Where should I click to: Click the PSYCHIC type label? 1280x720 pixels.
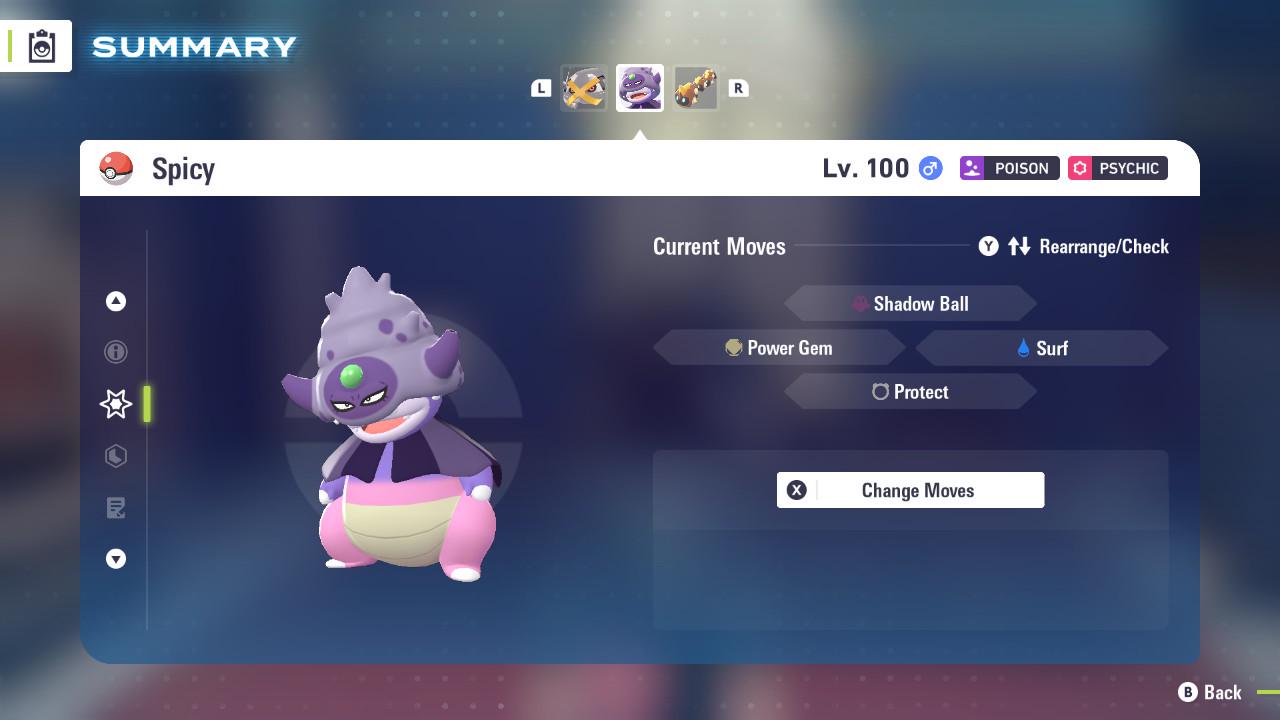pos(1117,168)
